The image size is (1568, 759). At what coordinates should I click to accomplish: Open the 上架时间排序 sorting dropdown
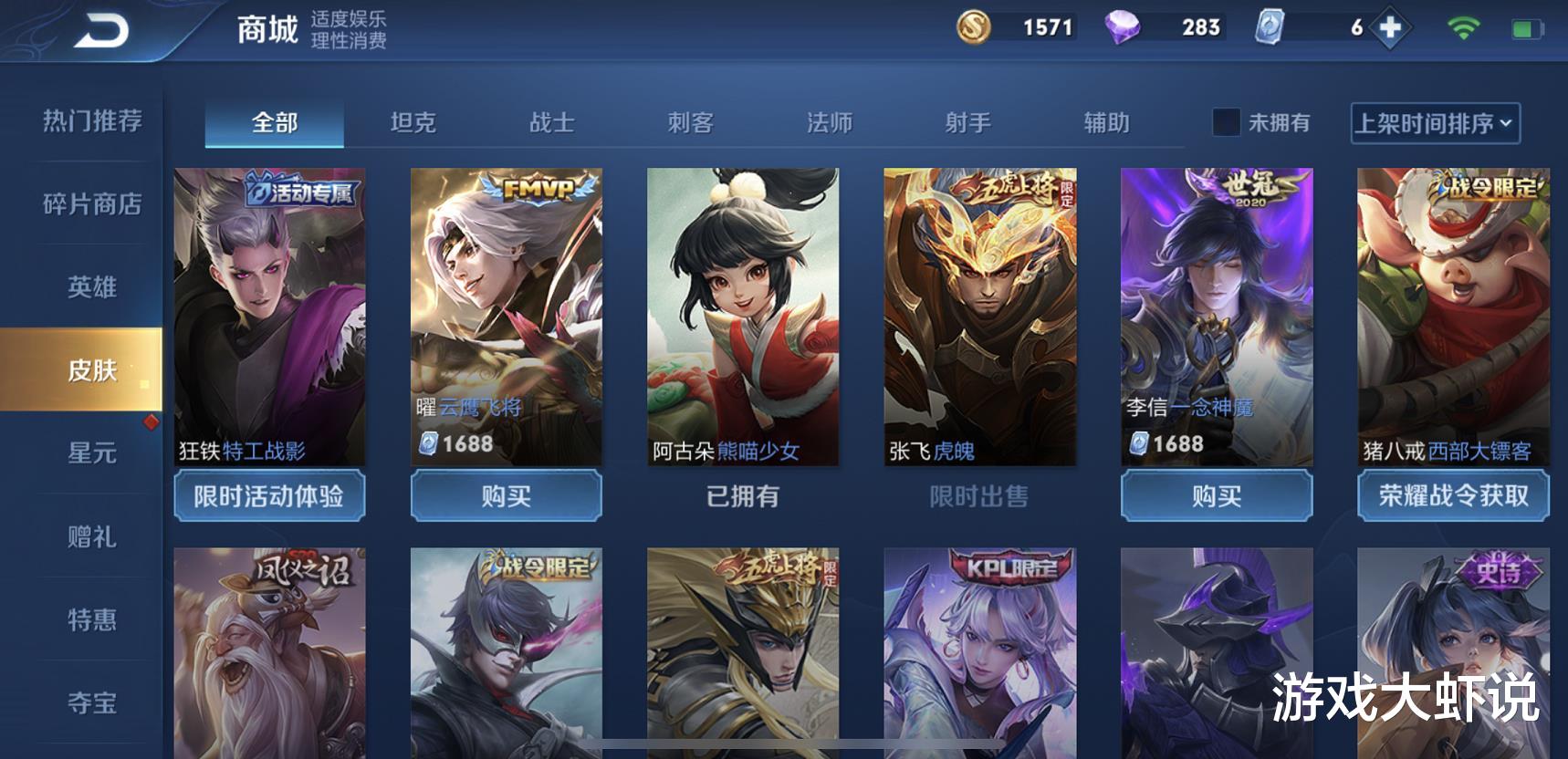click(1428, 124)
